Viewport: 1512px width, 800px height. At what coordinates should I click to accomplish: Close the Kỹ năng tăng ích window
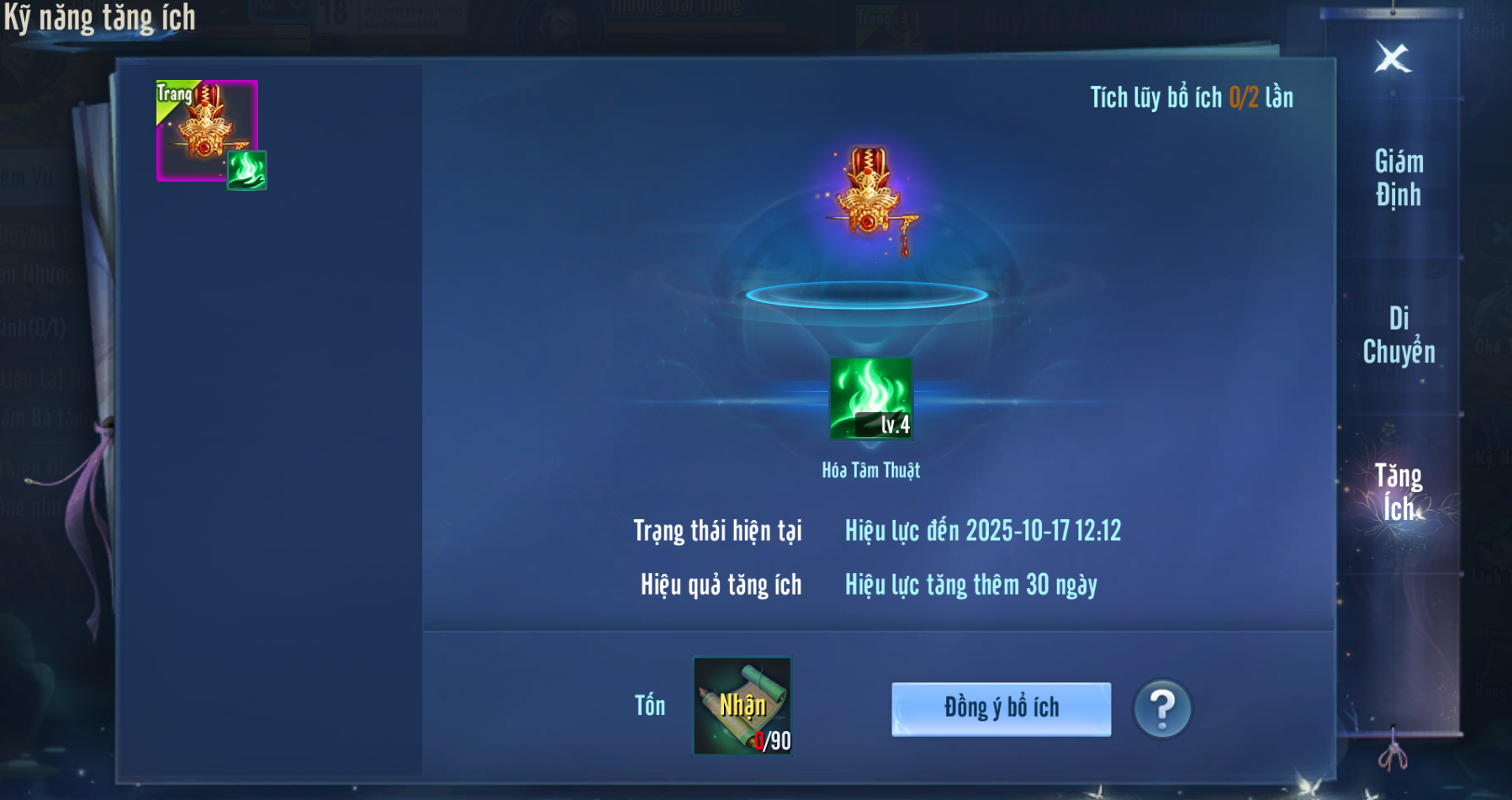click(x=1393, y=58)
